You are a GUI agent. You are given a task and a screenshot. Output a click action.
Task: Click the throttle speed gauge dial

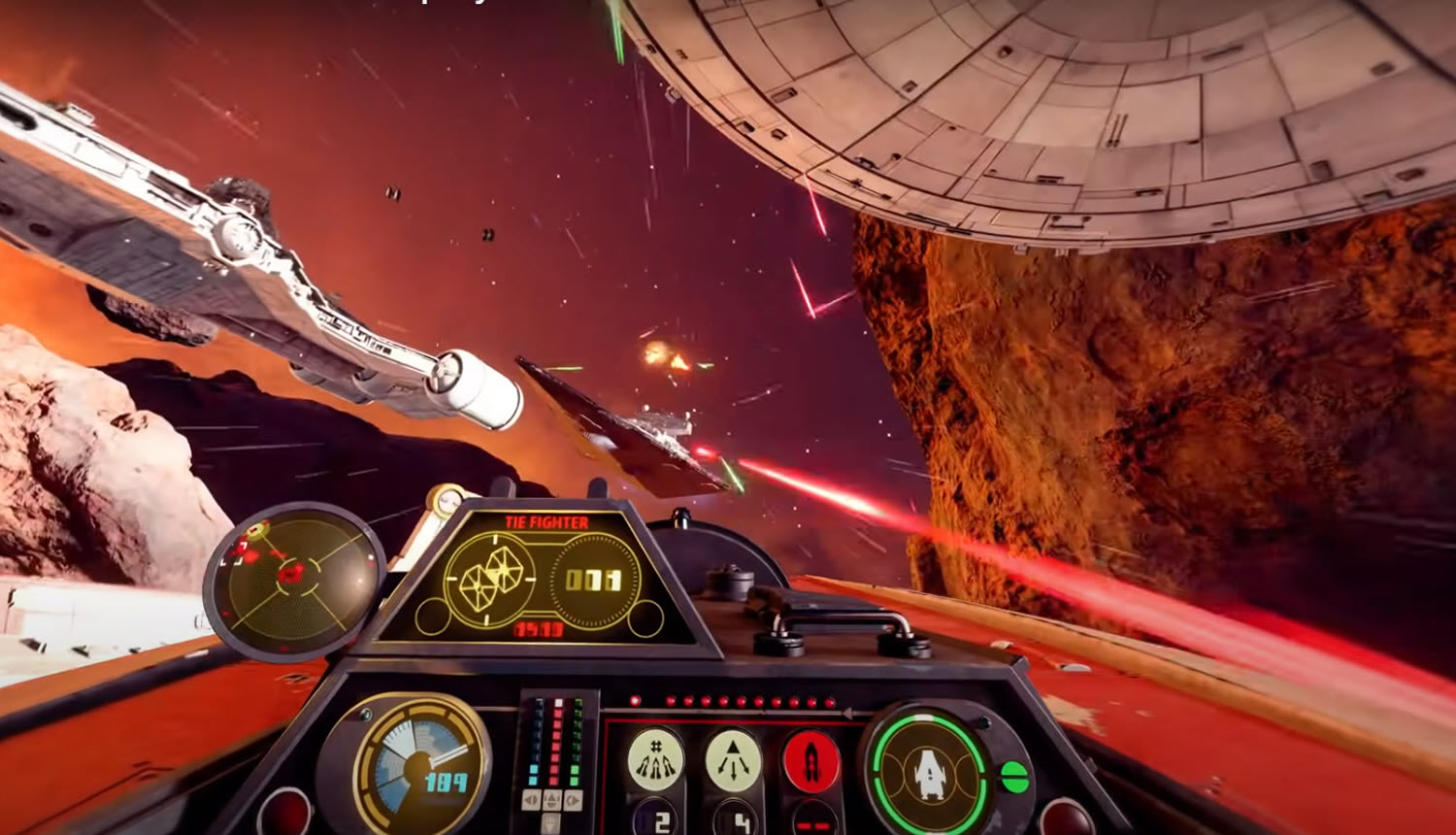pos(418,767)
